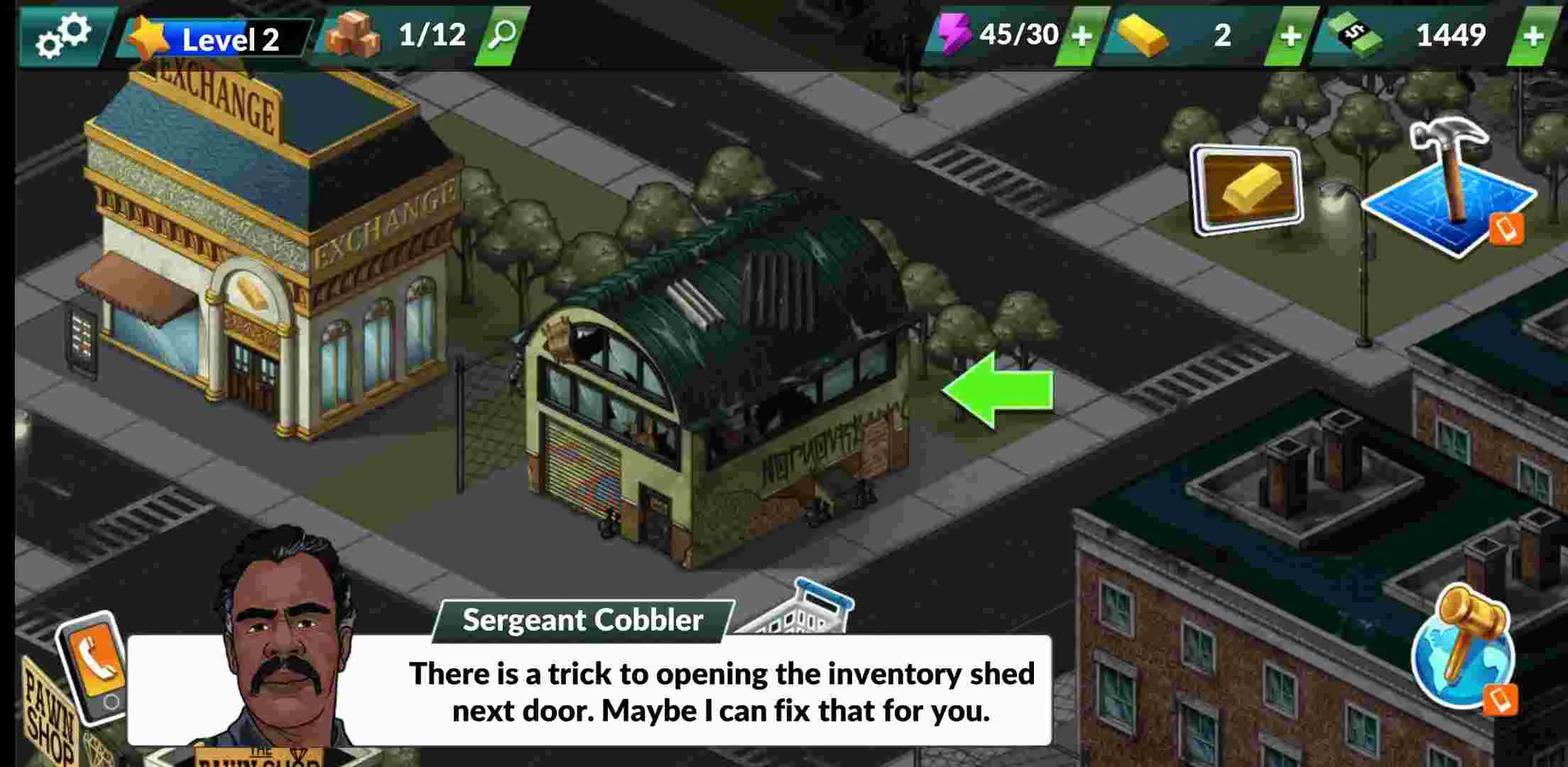Open the inventory search magnifier
This screenshot has width=1568, height=767.
coord(504,34)
